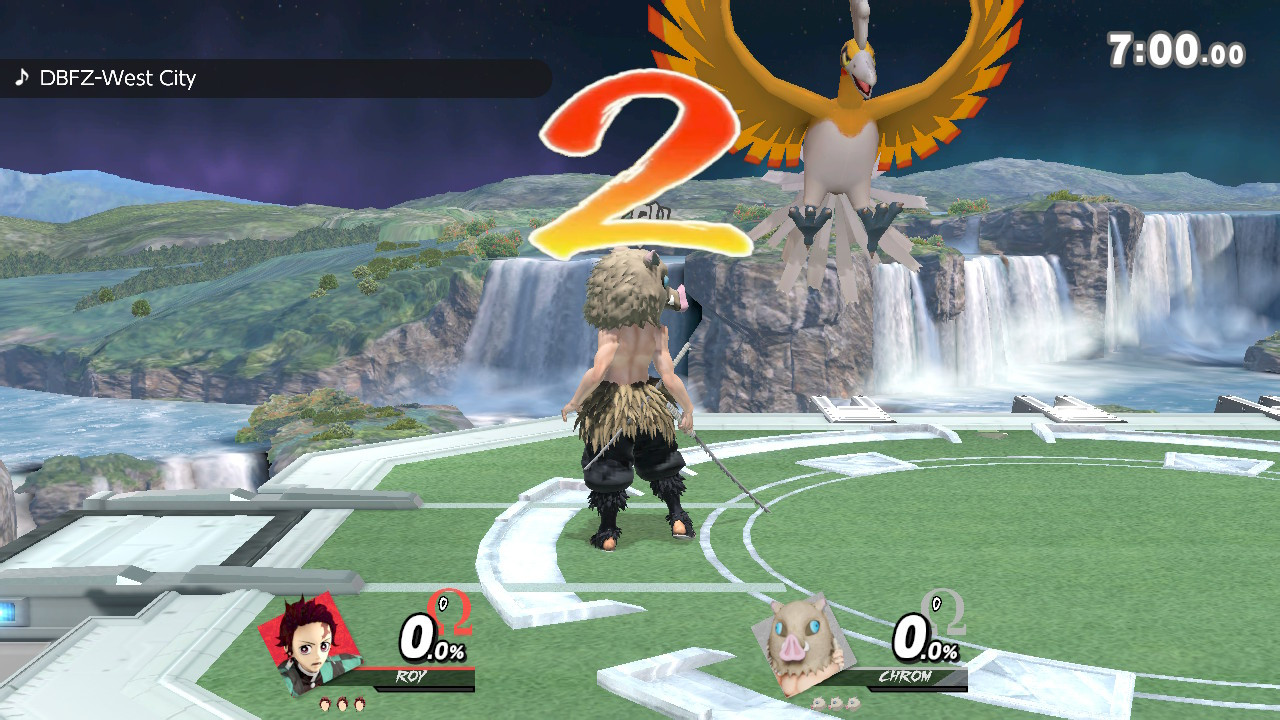Select Roy's first stock head icon
Screen dimensions: 1280x720
(324, 705)
